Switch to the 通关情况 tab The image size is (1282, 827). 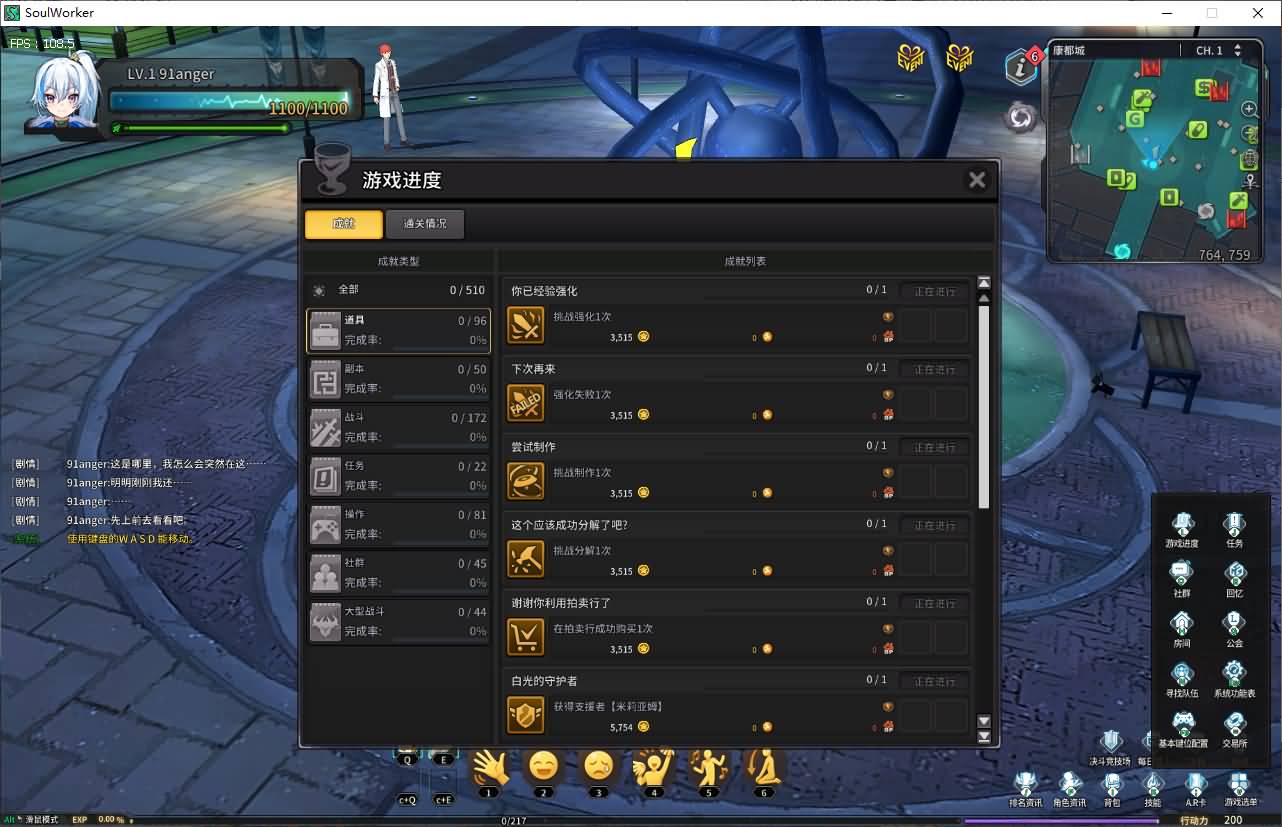pos(424,224)
